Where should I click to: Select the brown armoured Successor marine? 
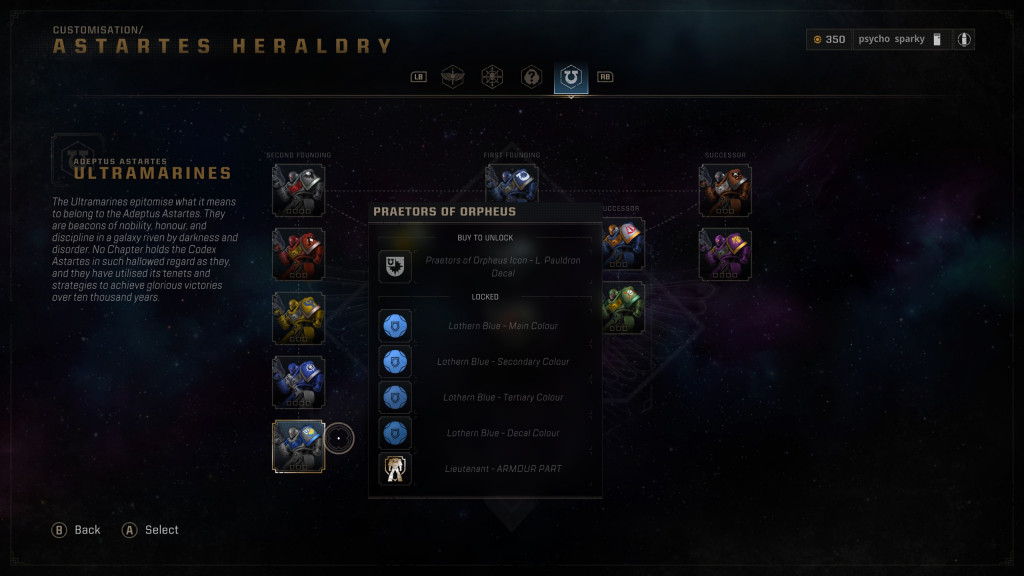pos(725,190)
